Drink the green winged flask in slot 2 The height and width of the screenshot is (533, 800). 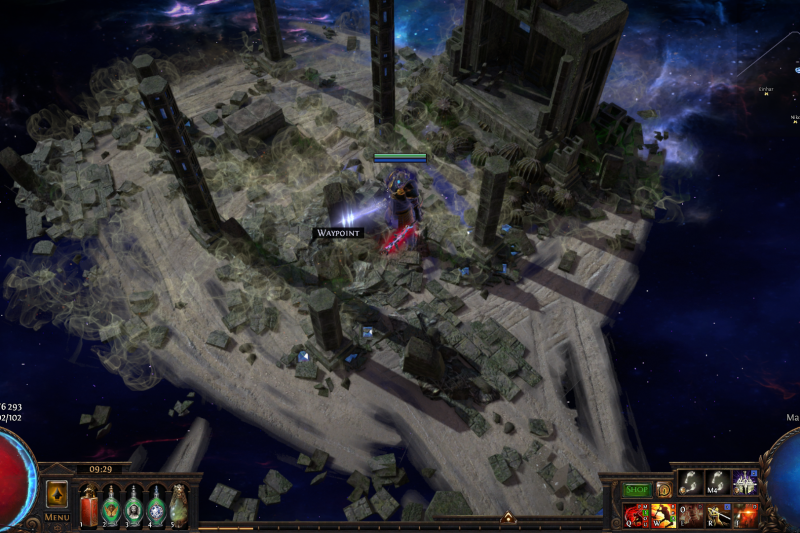(x=112, y=504)
